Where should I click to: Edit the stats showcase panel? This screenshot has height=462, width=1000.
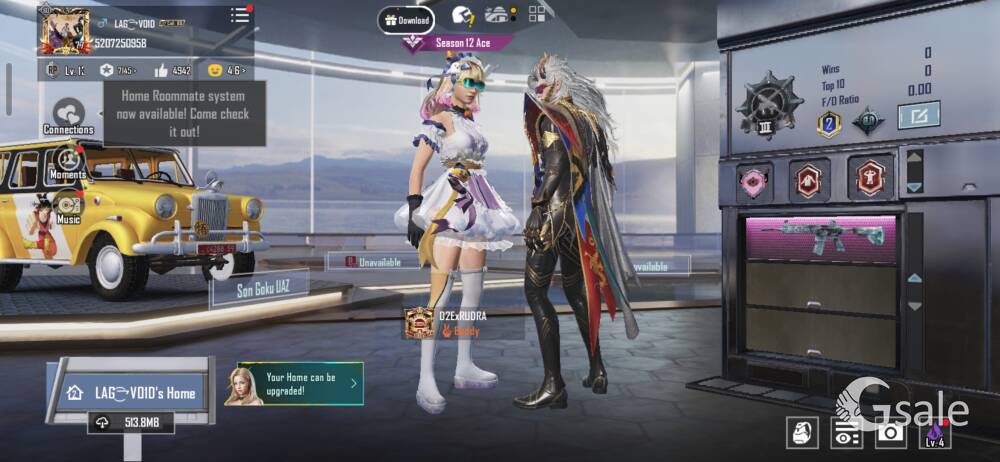(917, 115)
